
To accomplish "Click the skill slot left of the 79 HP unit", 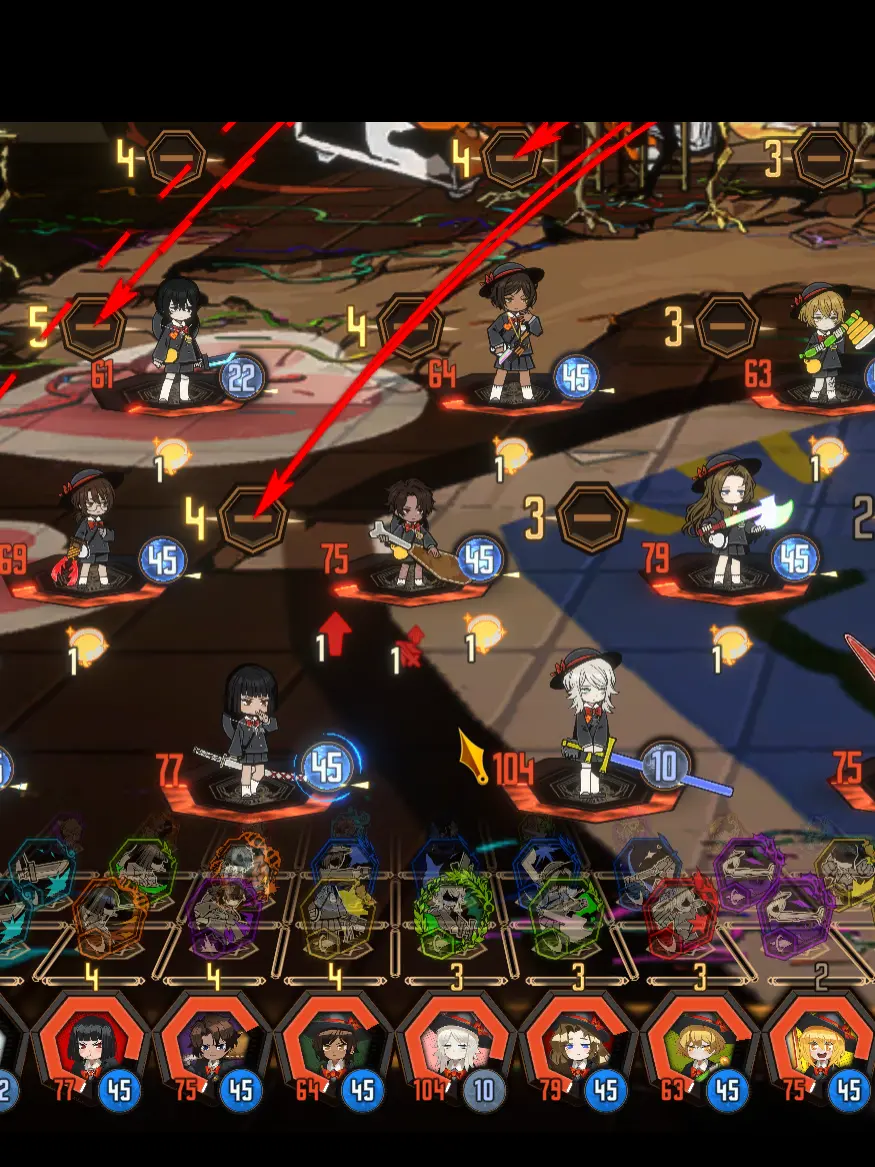I will pos(592,518).
